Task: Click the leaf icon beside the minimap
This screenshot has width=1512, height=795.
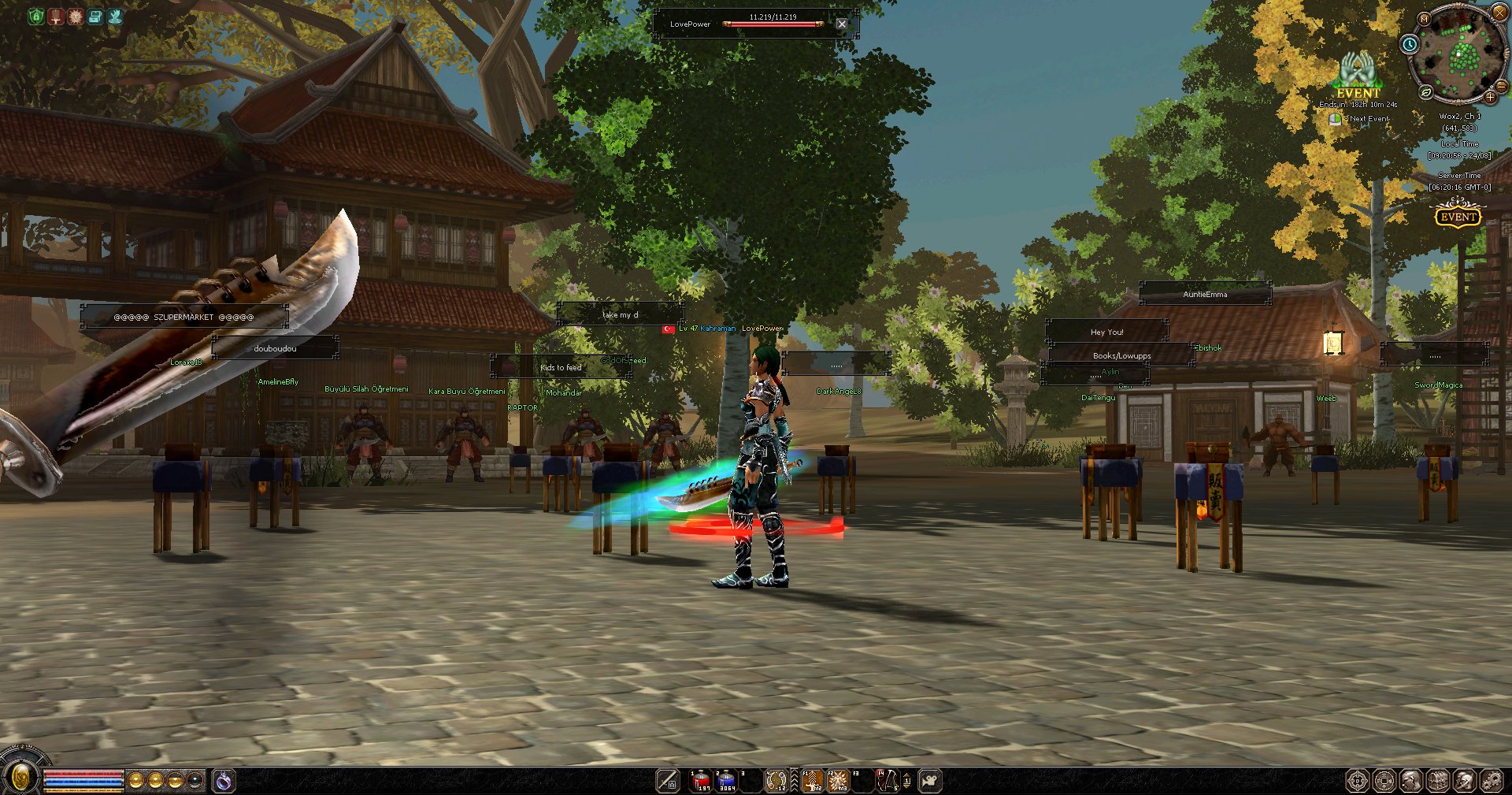Action: click(1426, 93)
